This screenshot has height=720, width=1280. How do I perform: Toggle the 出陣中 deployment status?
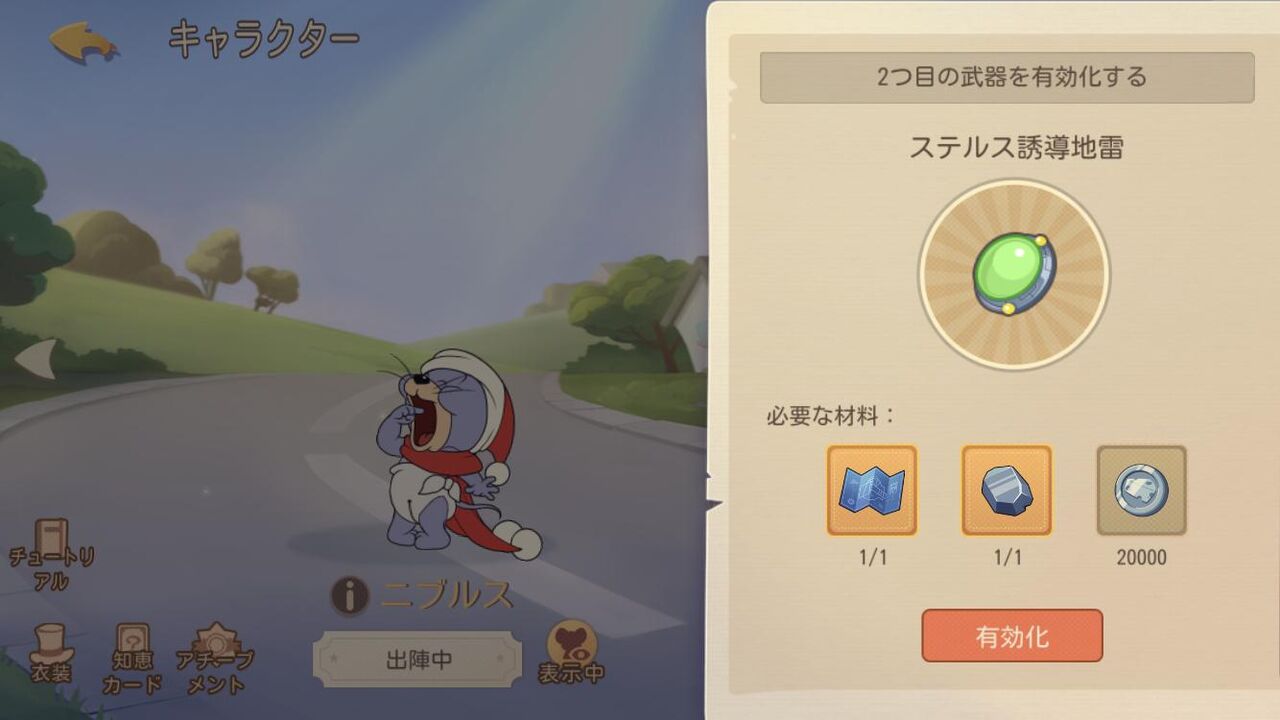(418, 657)
